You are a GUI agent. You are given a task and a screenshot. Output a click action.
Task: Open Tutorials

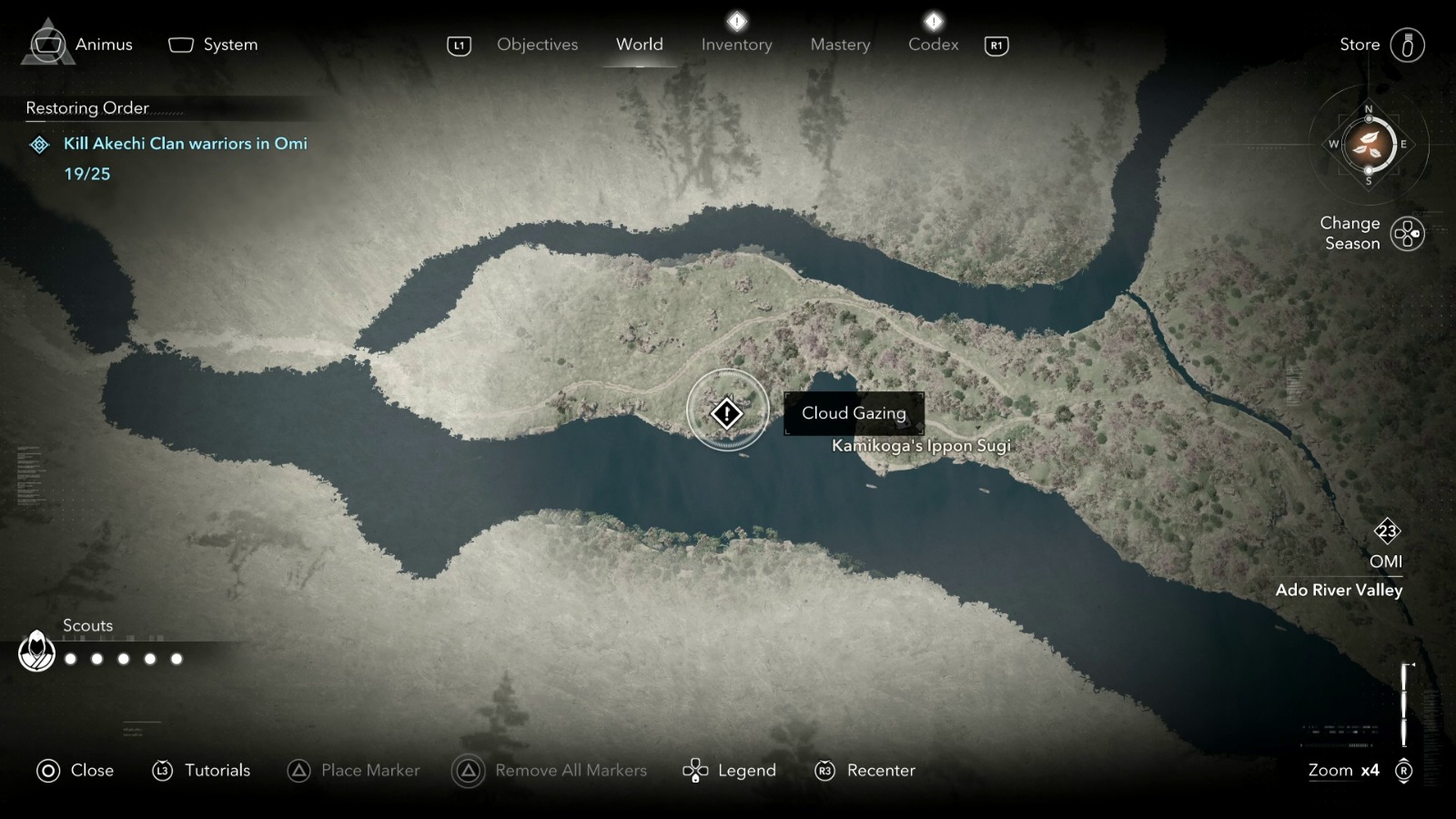point(201,771)
